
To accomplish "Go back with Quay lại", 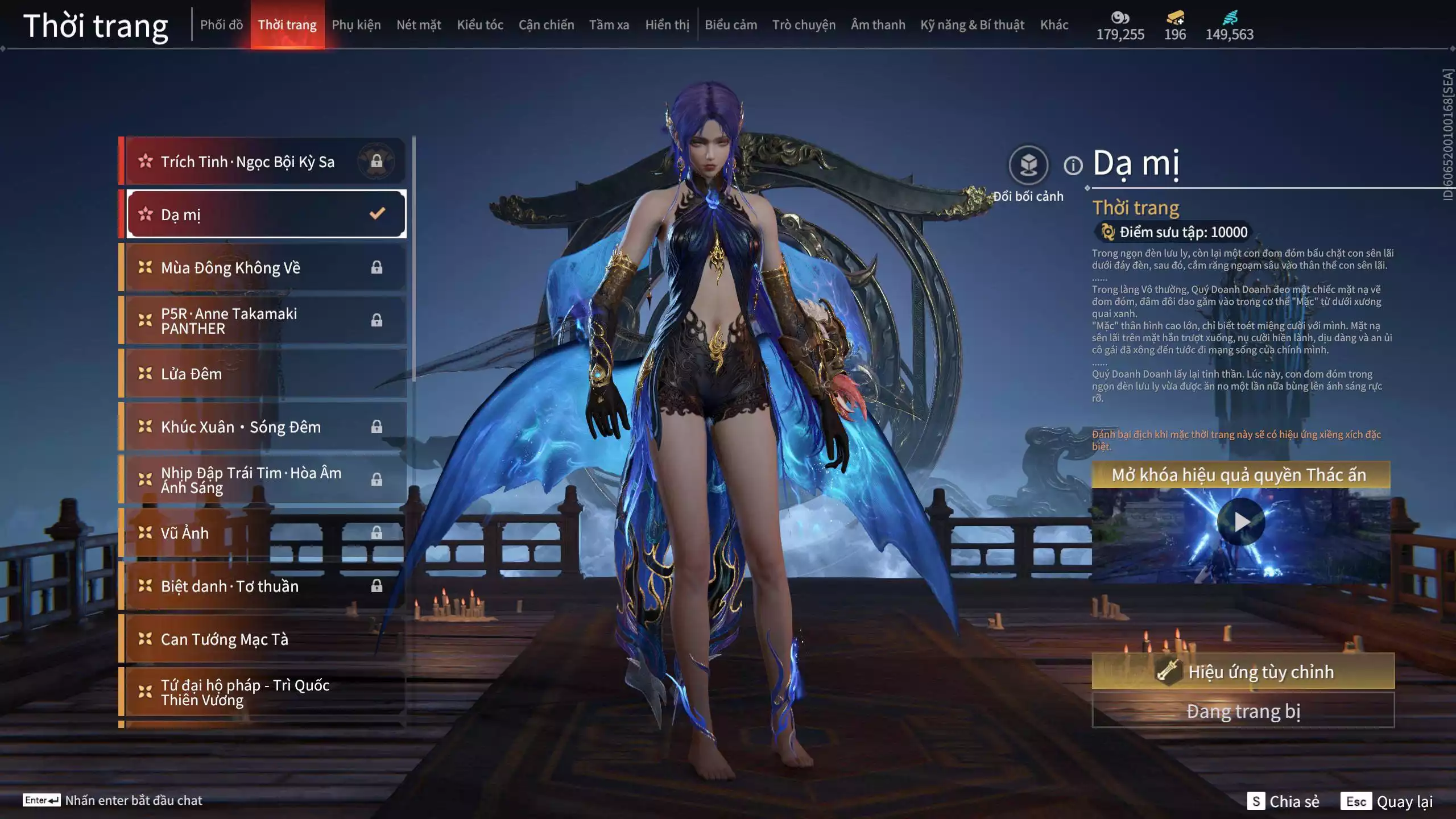I will [x=1387, y=801].
